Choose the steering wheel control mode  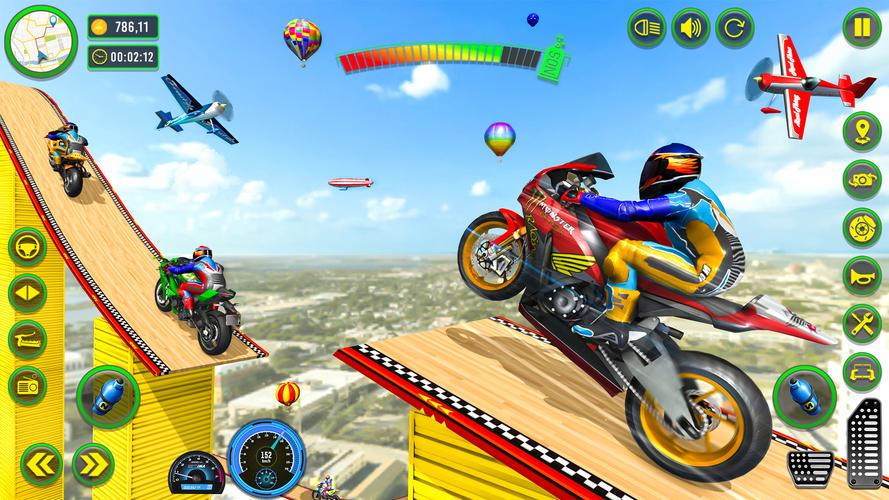coord(27,246)
